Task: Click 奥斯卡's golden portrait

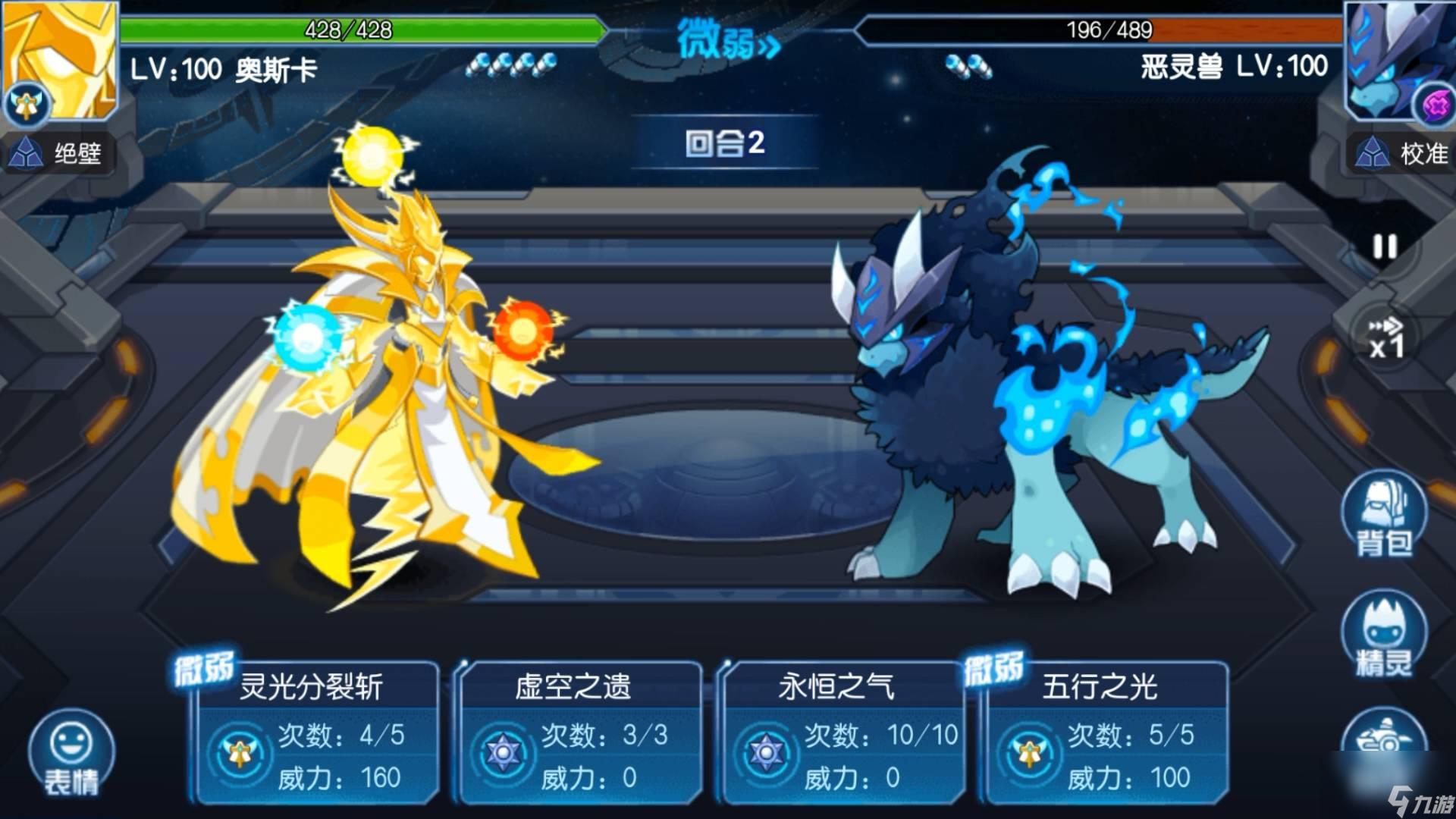Action: (61, 59)
